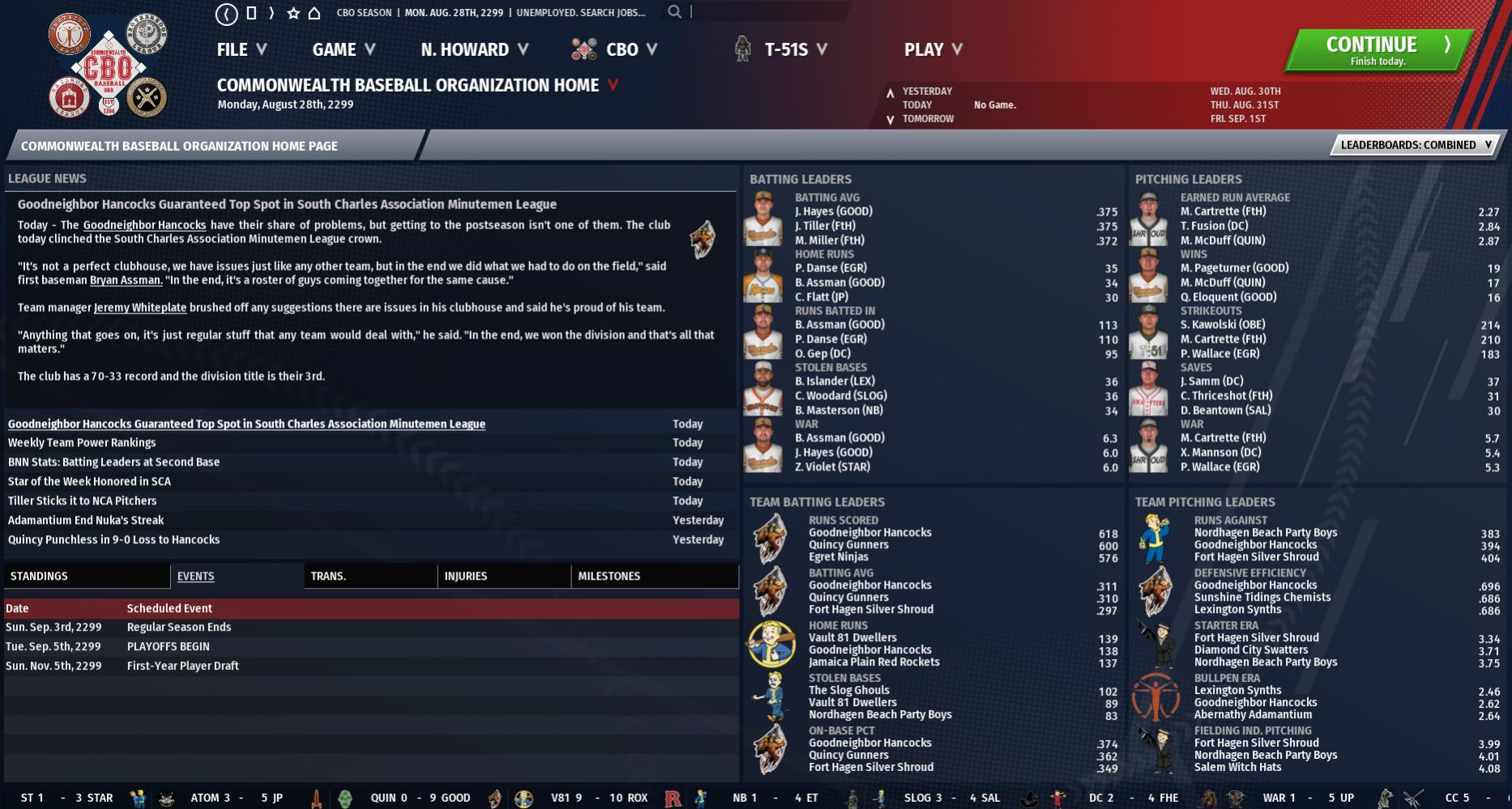The width and height of the screenshot is (1512, 809).
Task: Follow the Bryan Assman player link
Action: (126, 280)
